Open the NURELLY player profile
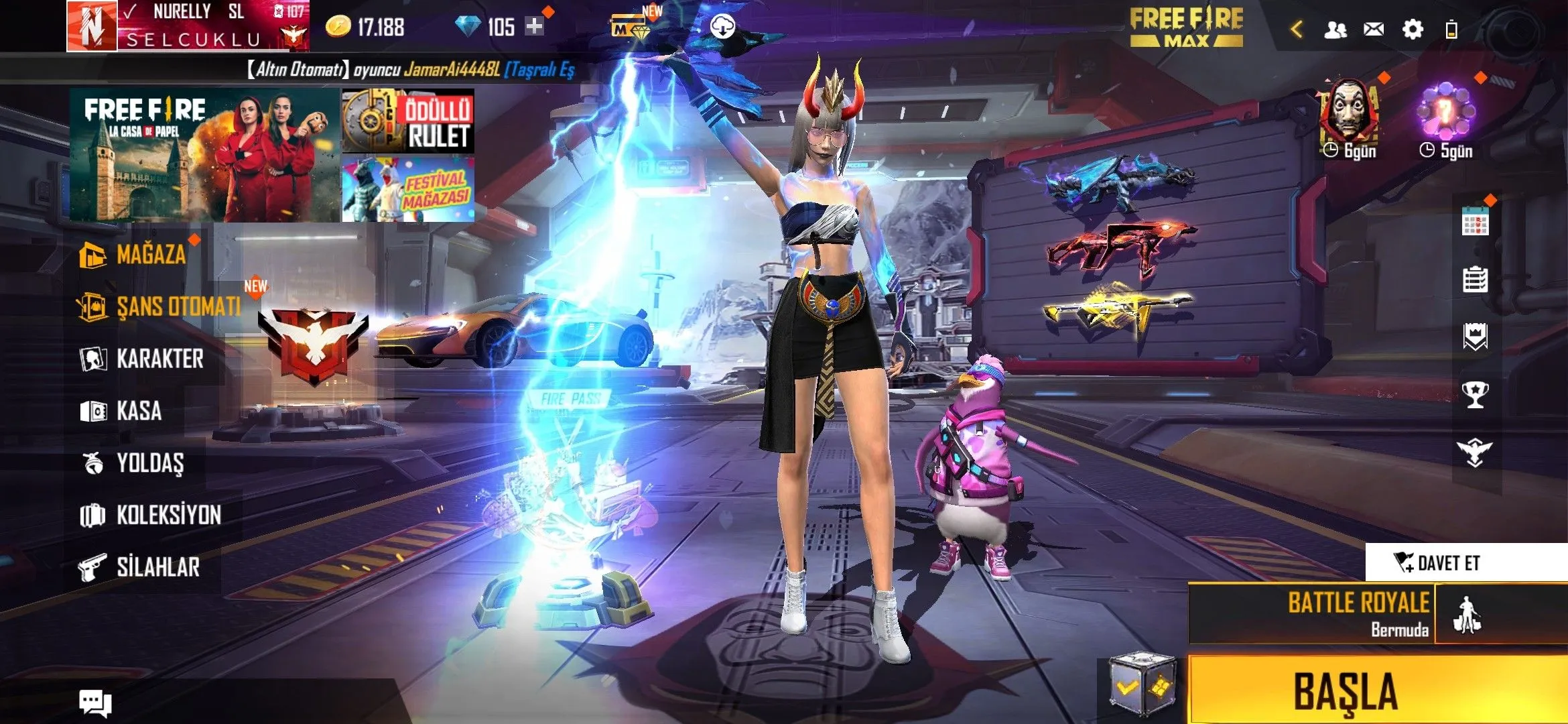This screenshot has height=724, width=1568. click(x=188, y=25)
